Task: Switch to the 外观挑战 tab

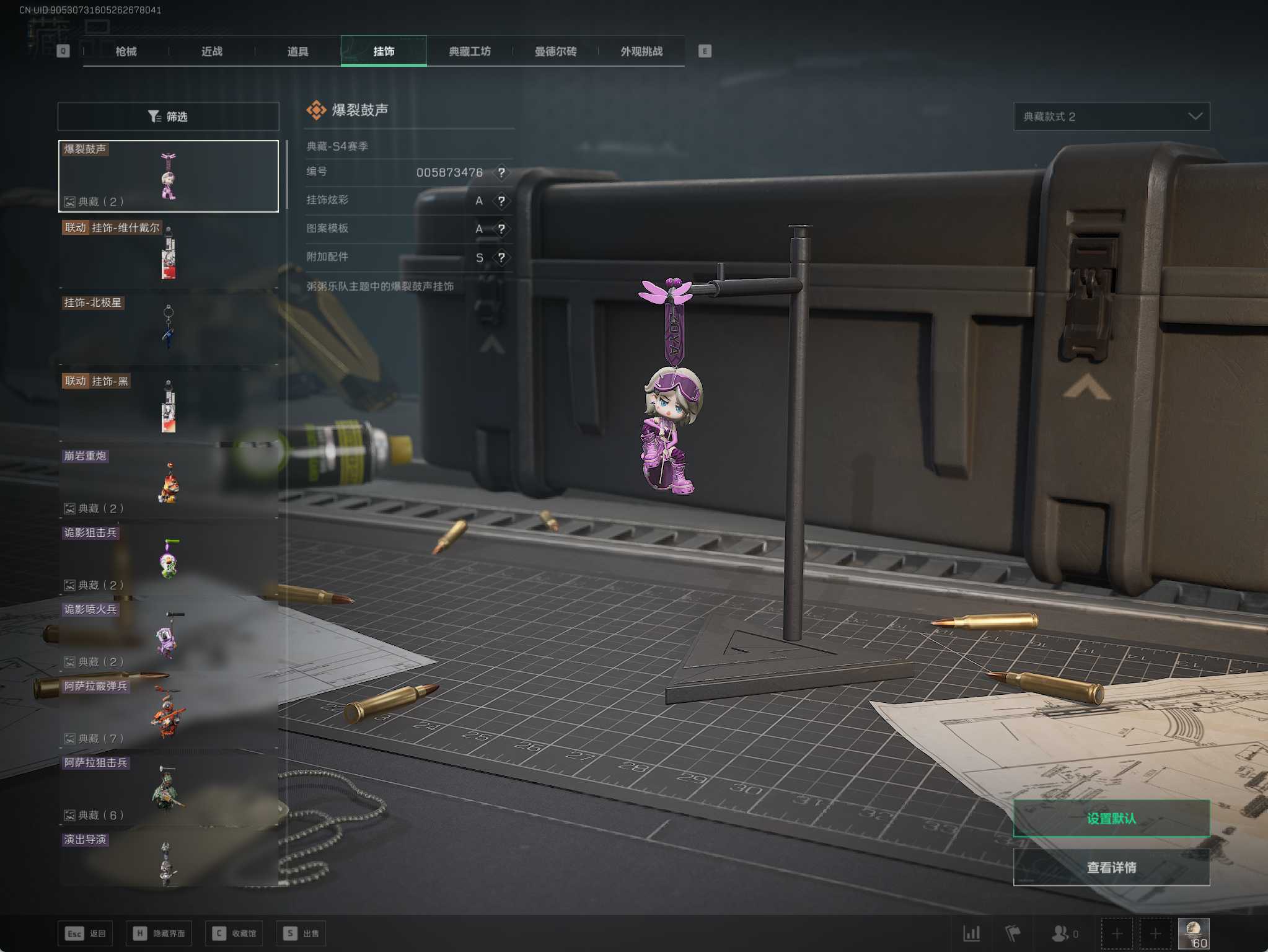Action: (x=641, y=51)
